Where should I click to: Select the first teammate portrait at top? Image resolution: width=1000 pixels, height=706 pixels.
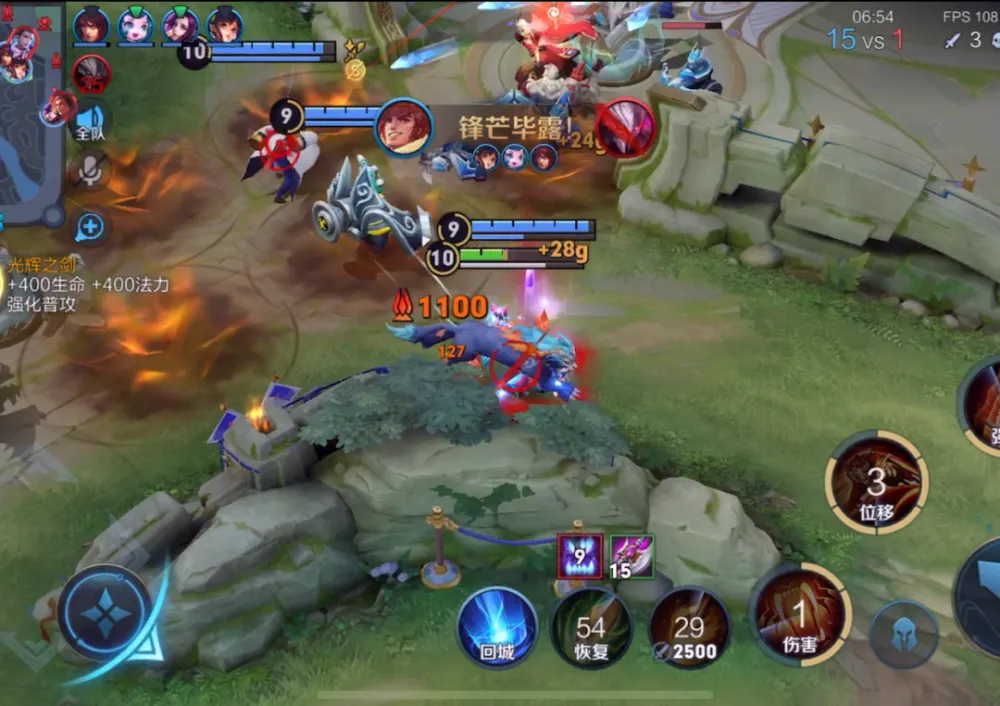click(91, 25)
